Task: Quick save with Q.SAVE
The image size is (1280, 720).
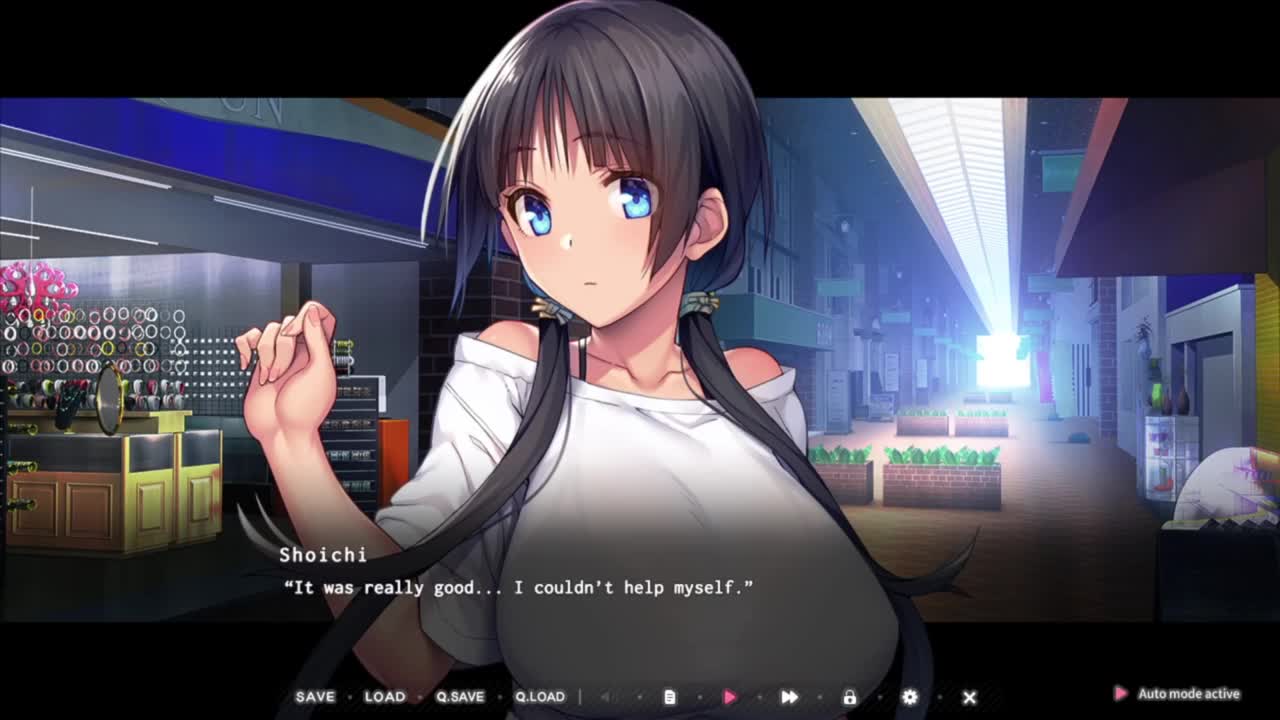Action: [460, 697]
